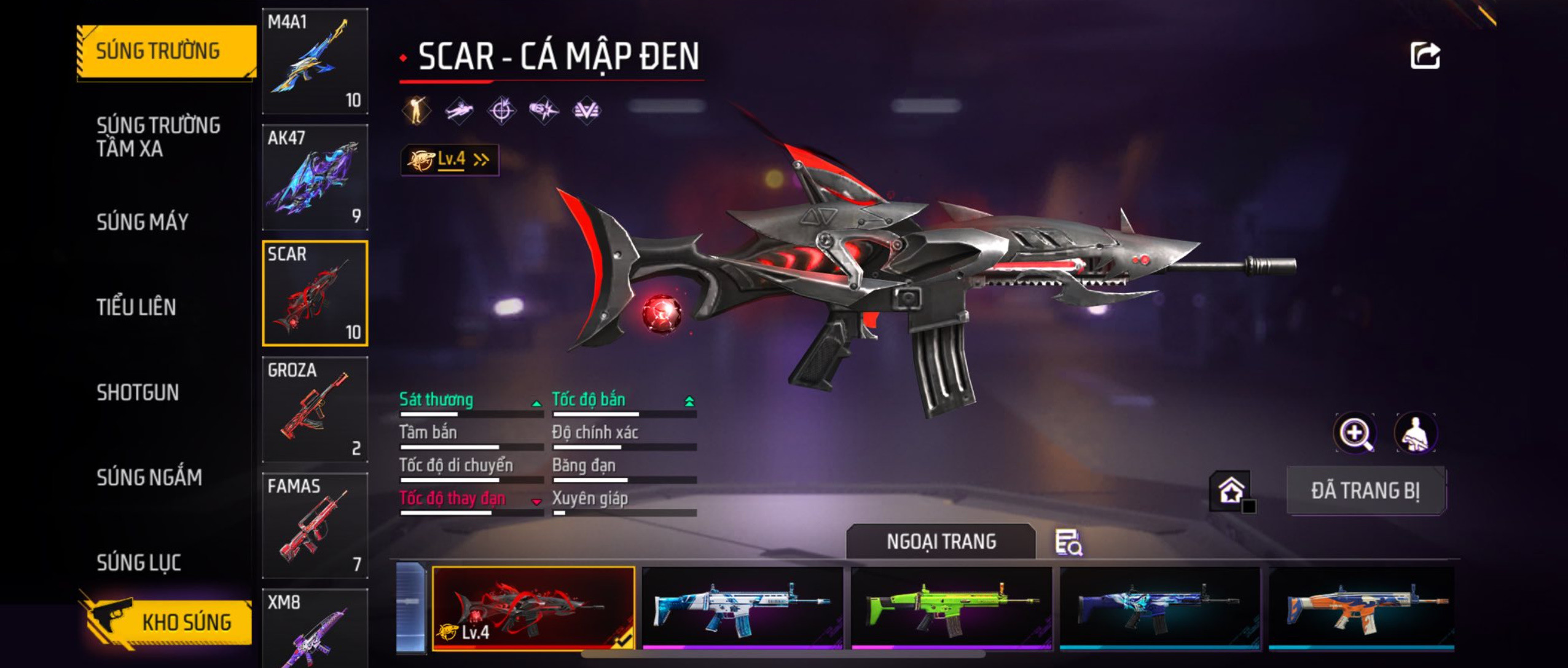
Task: Choose the Tiểu Liên category
Action: pyautogui.click(x=136, y=307)
